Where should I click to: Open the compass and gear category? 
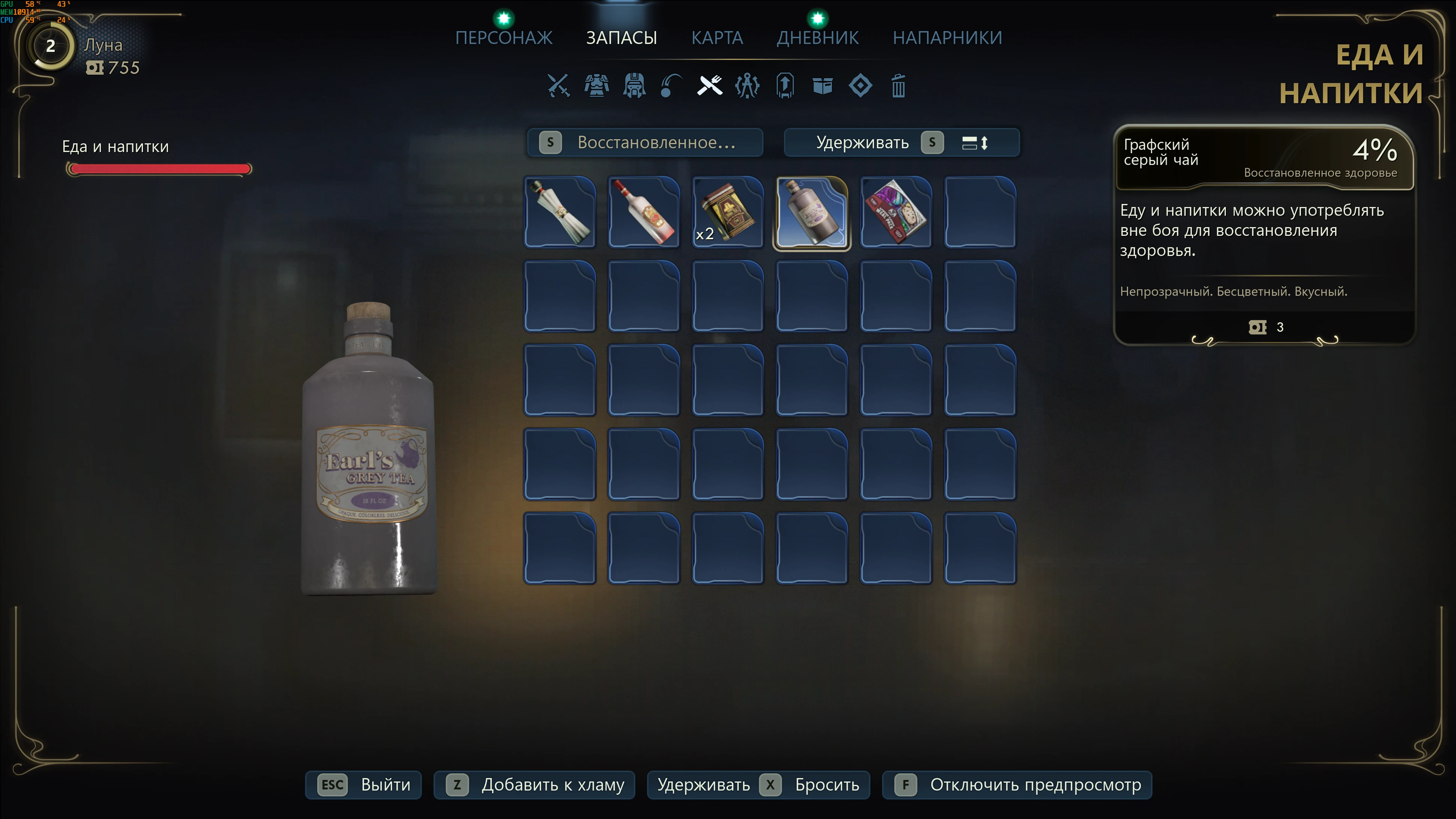tap(747, 86)
